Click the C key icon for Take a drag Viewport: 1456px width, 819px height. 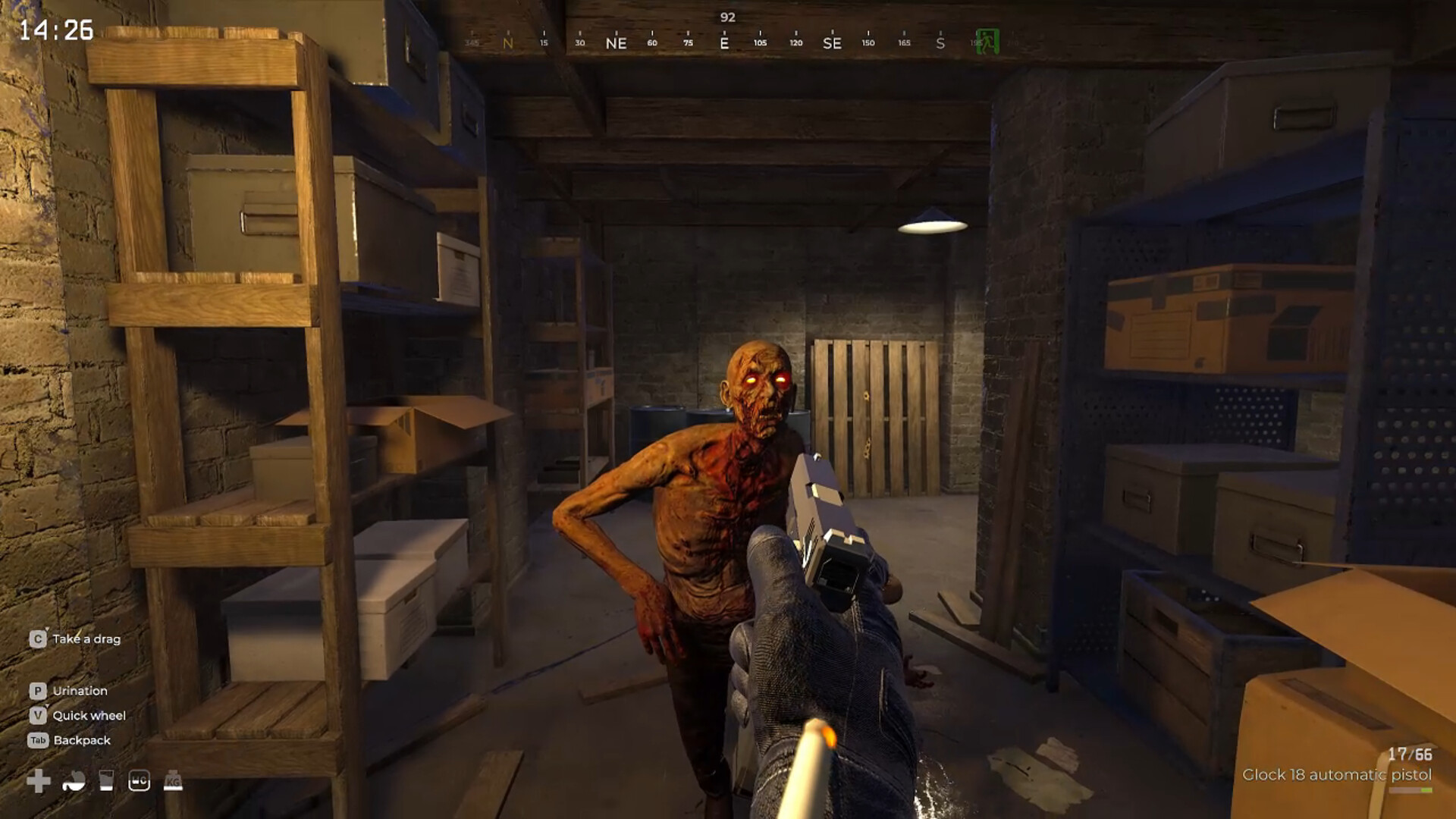click(36, 639)
